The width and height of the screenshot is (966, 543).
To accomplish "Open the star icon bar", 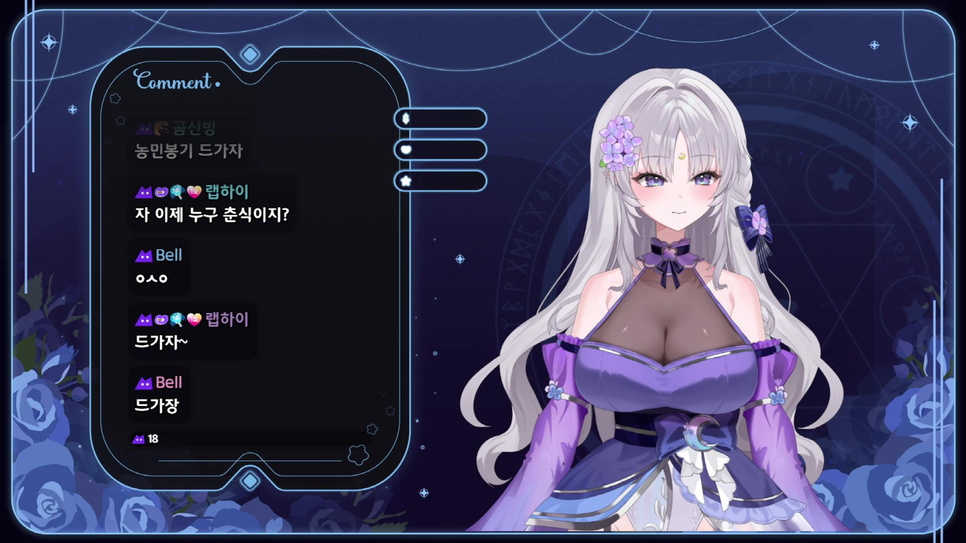I will [x=440, y=181].
